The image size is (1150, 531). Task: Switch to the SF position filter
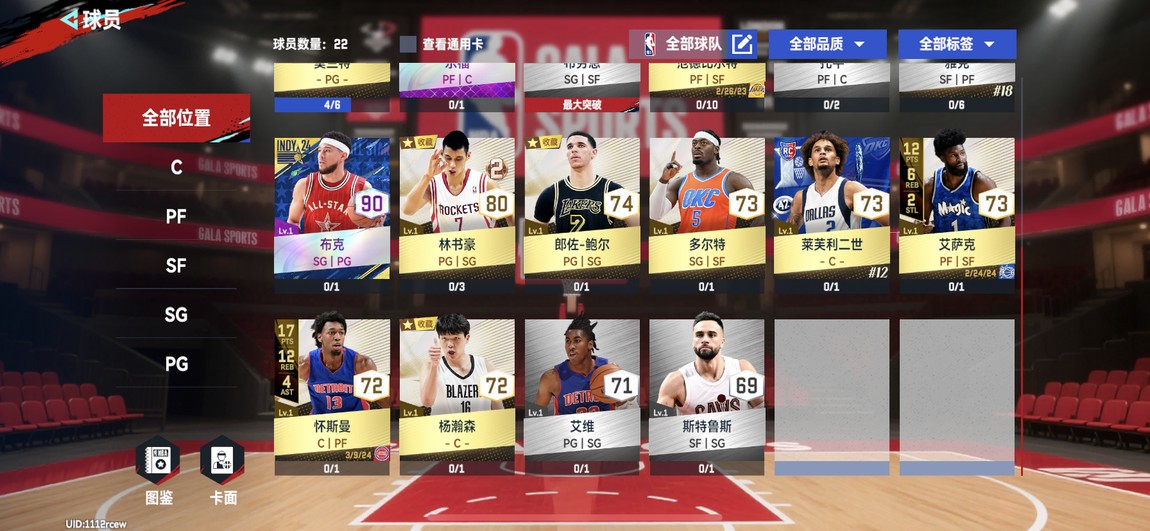[176, 265]
